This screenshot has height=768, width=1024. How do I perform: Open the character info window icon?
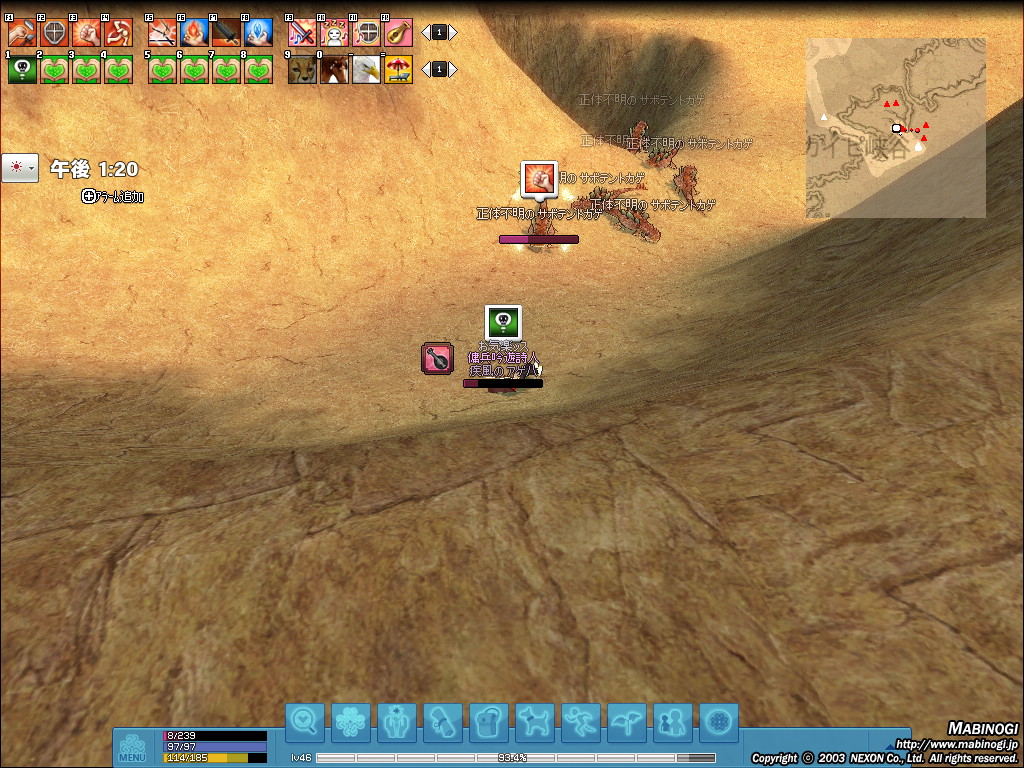click(397, 722)
